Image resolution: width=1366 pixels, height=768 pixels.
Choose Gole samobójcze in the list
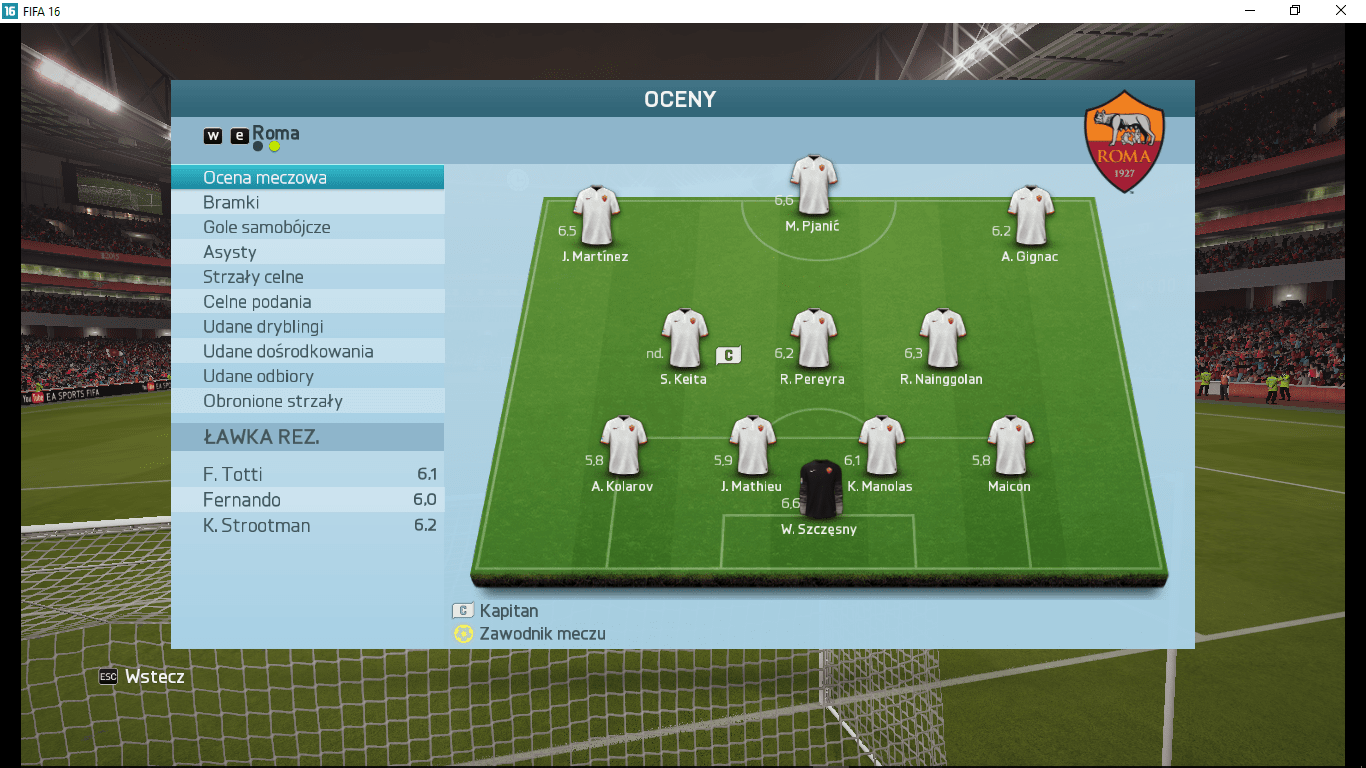pyautogui.click(x=307, y=227)
